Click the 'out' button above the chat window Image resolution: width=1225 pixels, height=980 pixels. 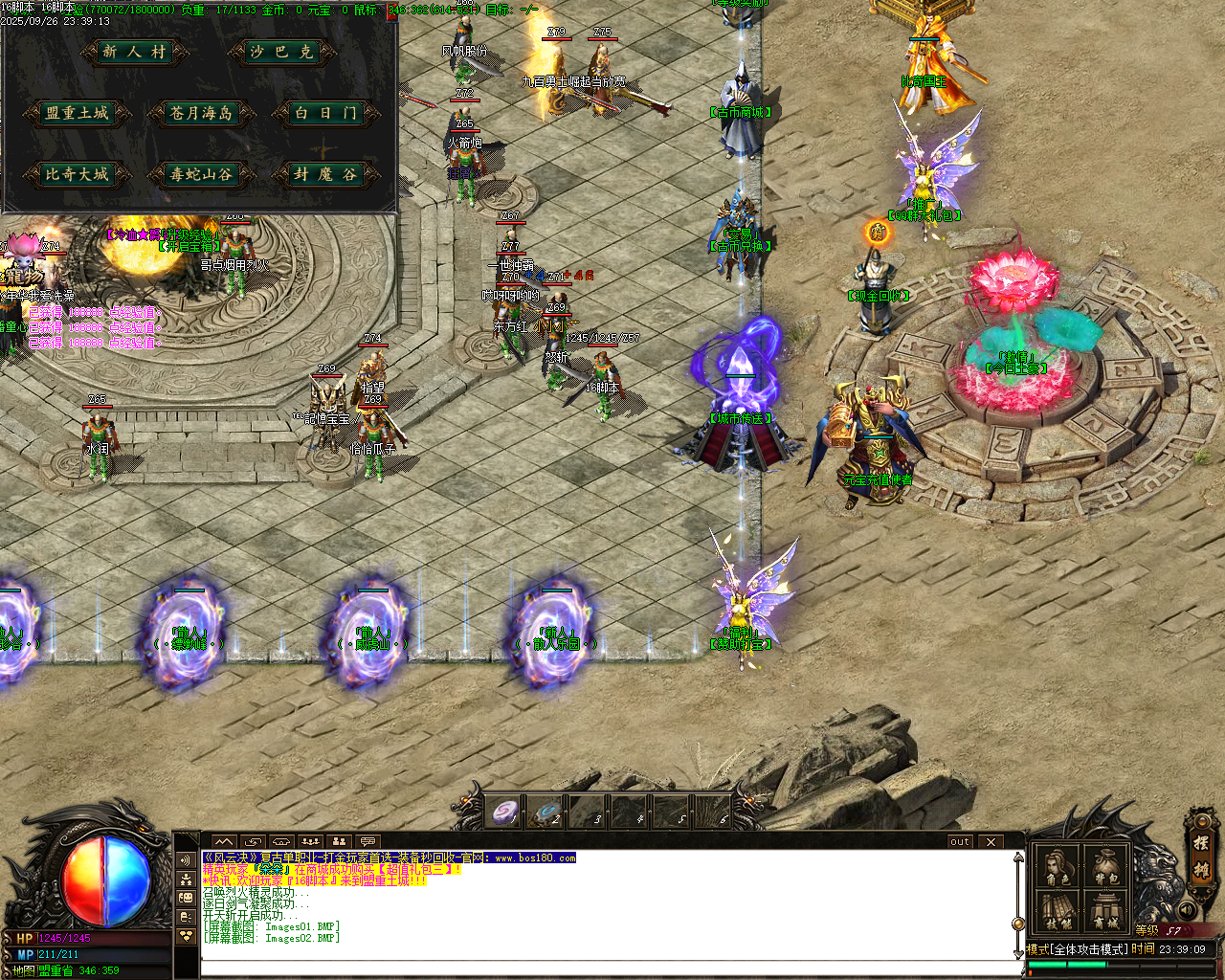959,841
